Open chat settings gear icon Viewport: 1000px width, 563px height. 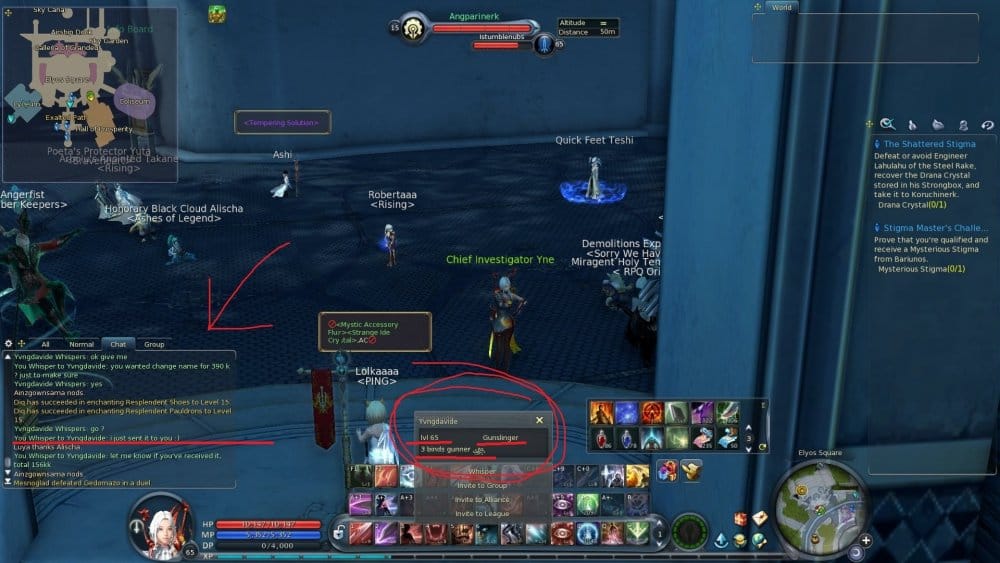(x=9, y=344)
